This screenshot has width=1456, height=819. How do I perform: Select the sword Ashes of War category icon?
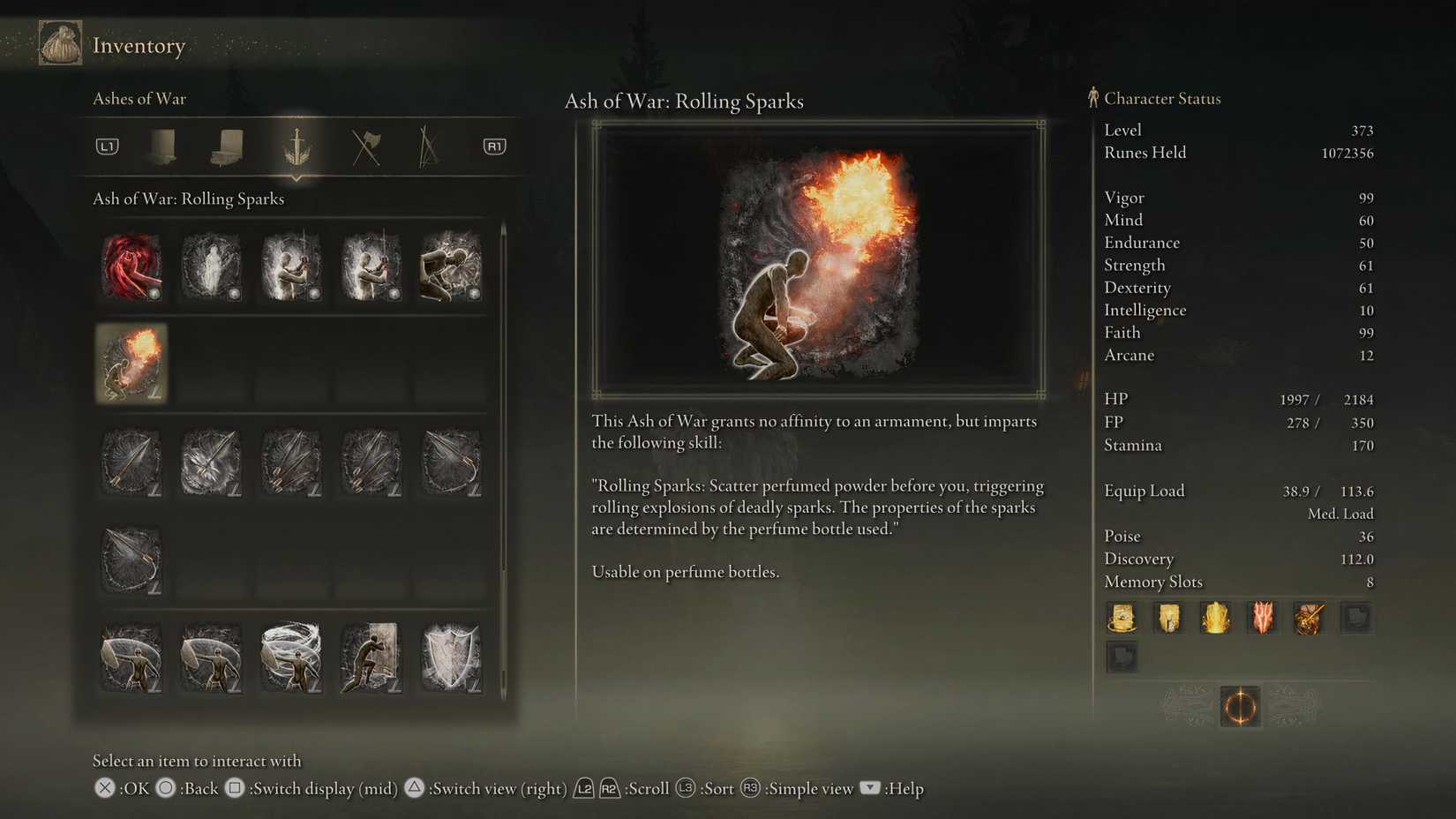296,147
